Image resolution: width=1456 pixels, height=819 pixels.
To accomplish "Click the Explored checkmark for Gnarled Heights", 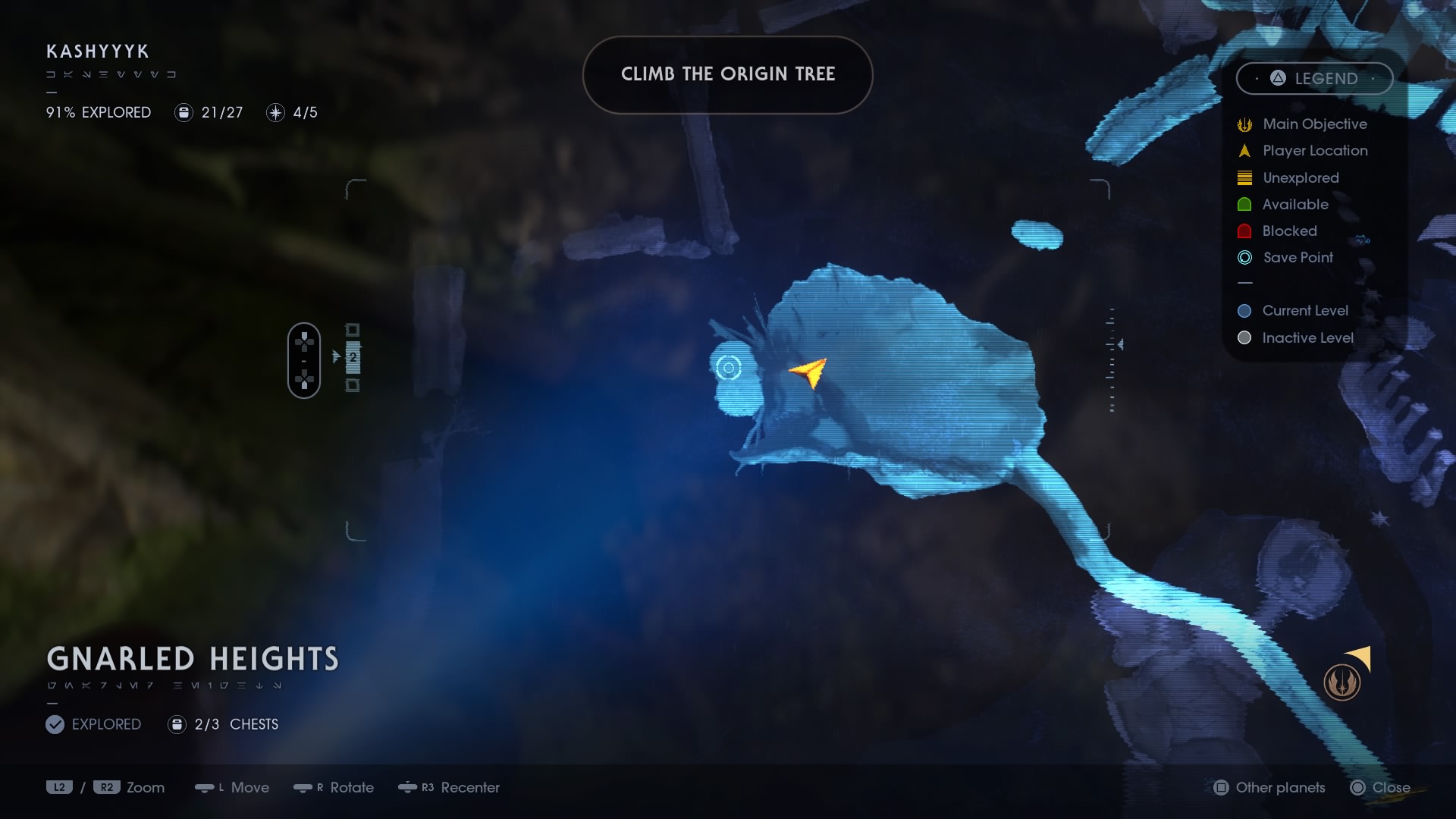I will [55, 724].
